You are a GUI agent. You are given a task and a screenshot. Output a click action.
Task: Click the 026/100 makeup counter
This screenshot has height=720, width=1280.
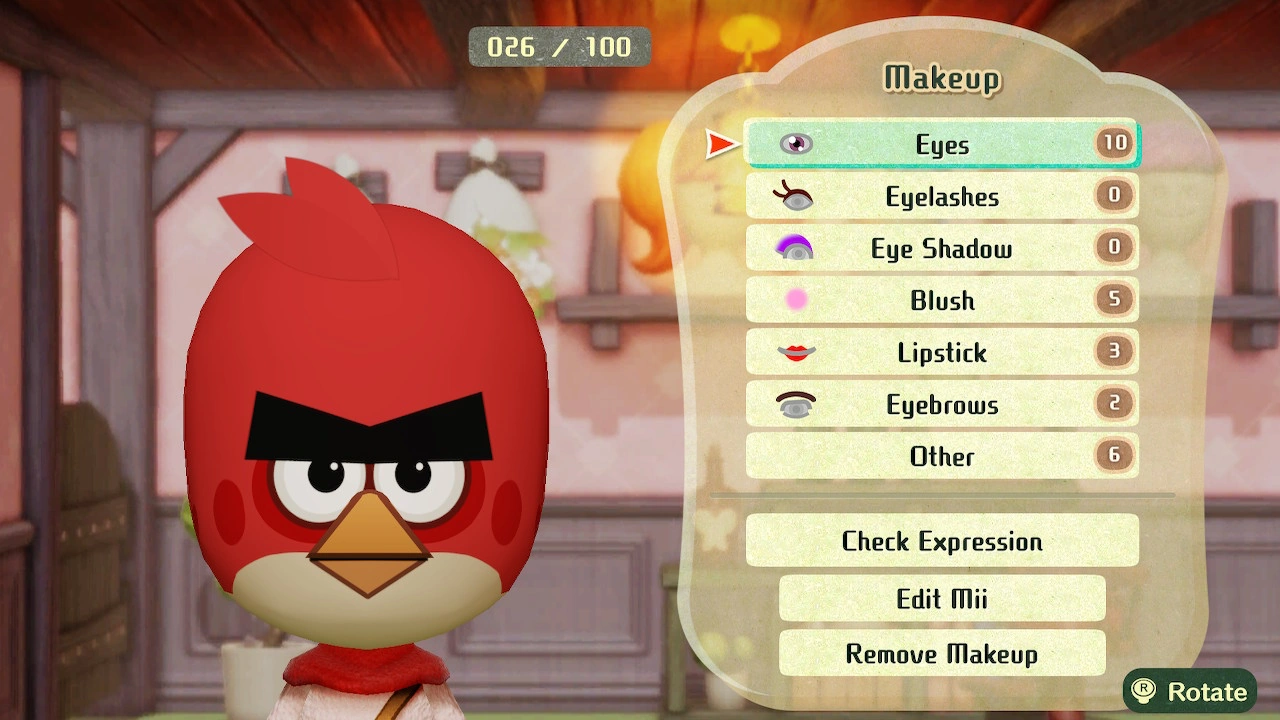(559, 46)
